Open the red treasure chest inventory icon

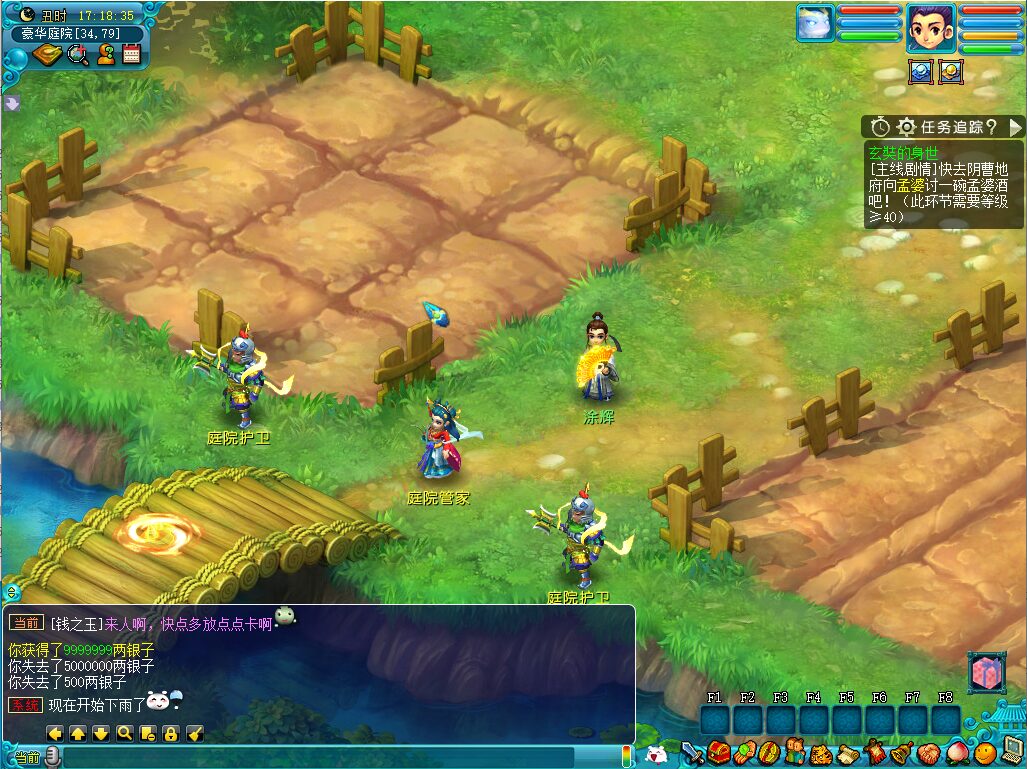(717, 752)
